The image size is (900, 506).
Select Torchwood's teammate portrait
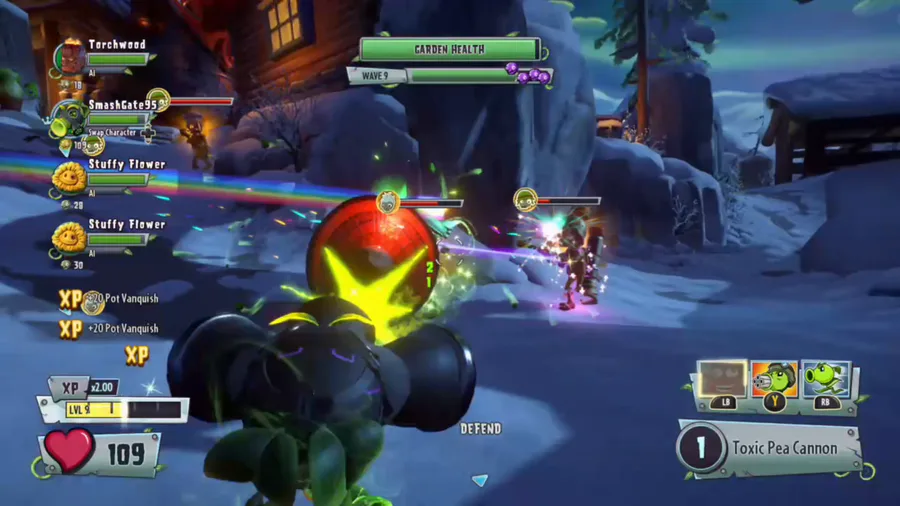click(x=69, y=57)
